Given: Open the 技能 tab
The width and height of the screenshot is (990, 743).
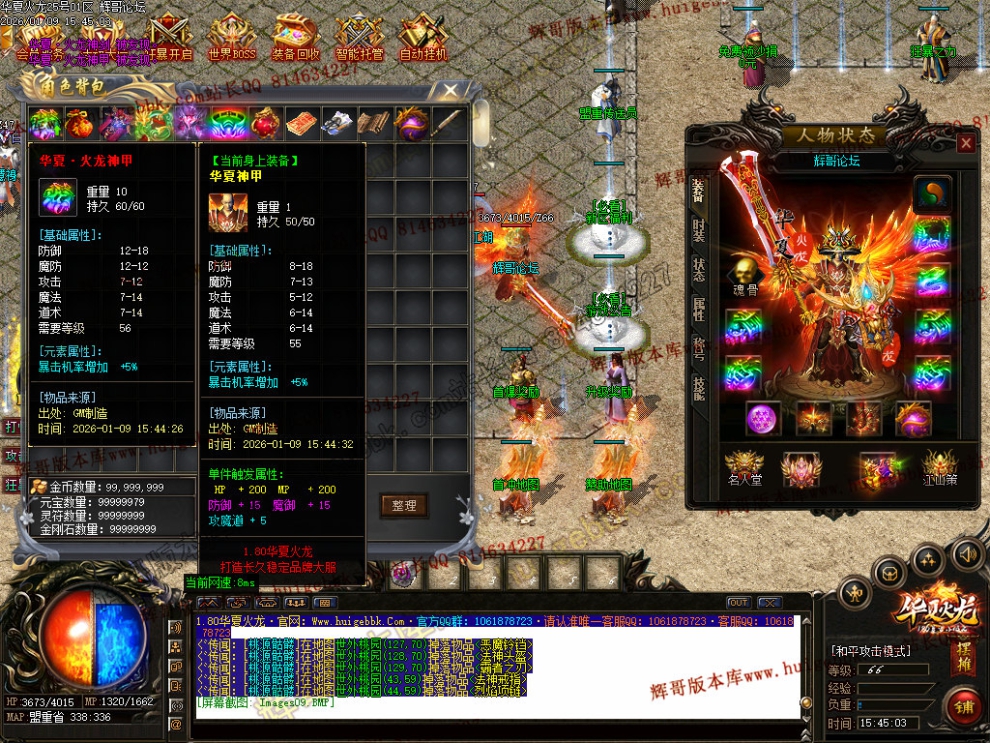Looking at the screenshot, I should click(698, 388).
